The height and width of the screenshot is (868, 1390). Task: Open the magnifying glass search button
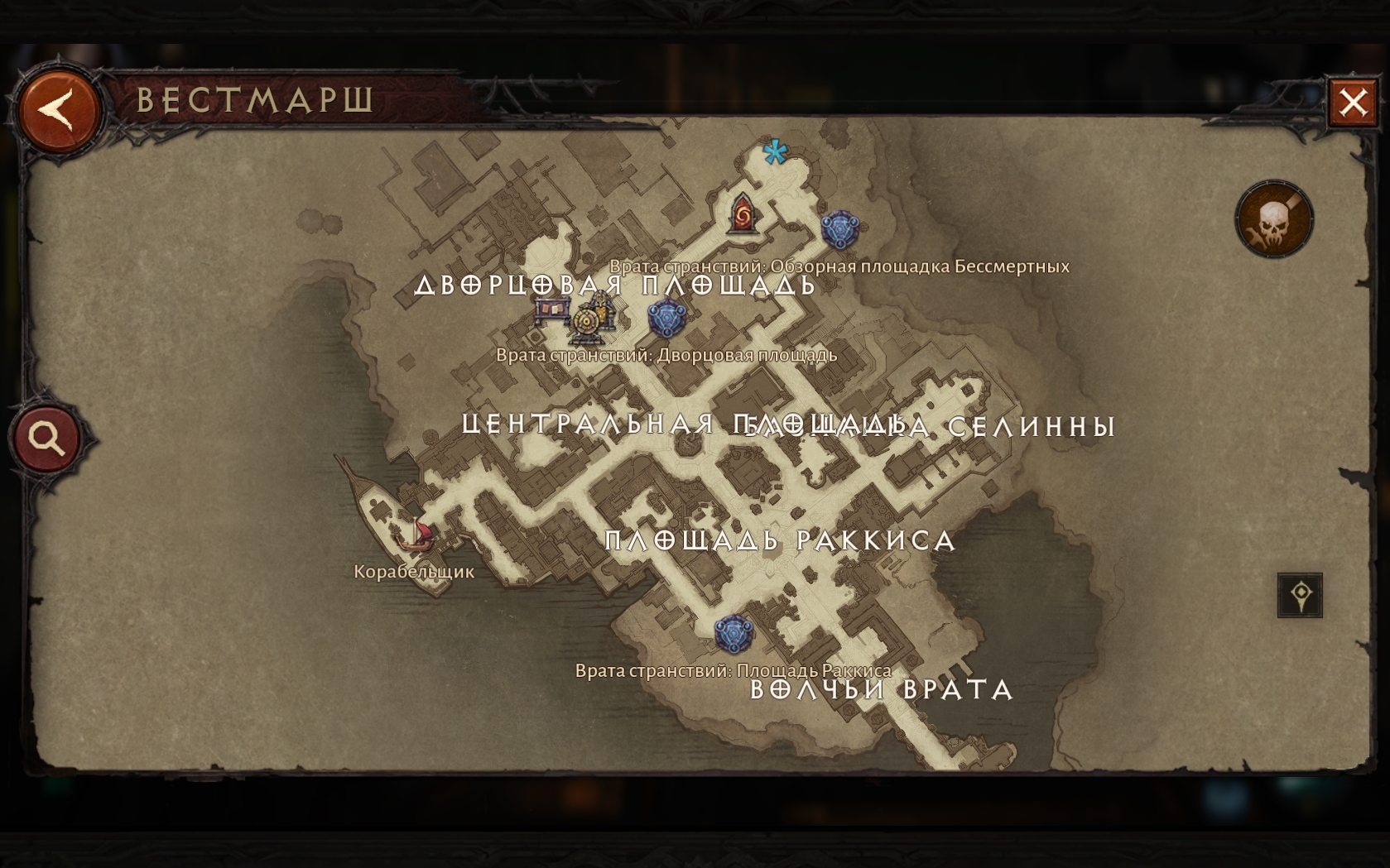pos(47,438)
